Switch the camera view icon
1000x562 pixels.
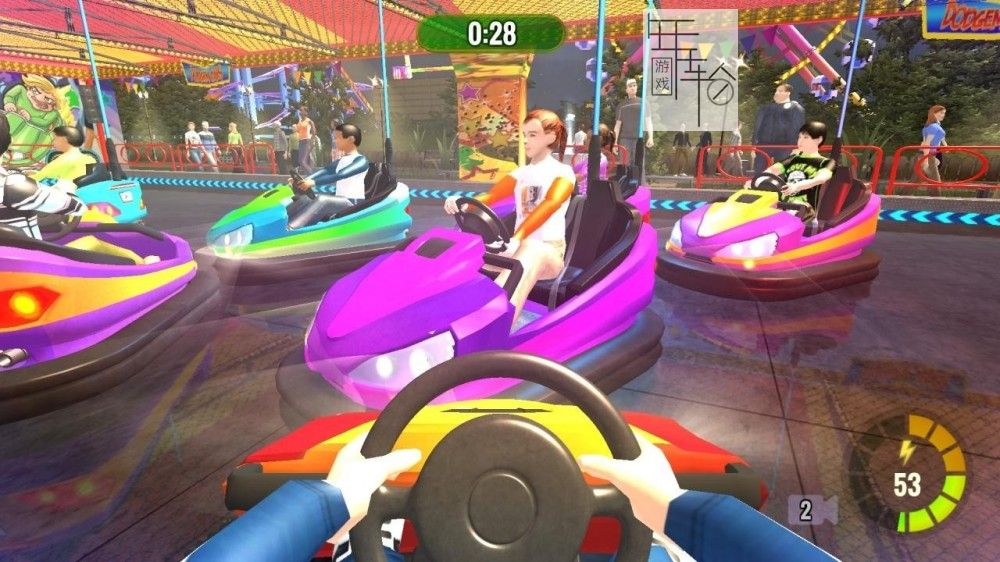[x=812, y=510]
